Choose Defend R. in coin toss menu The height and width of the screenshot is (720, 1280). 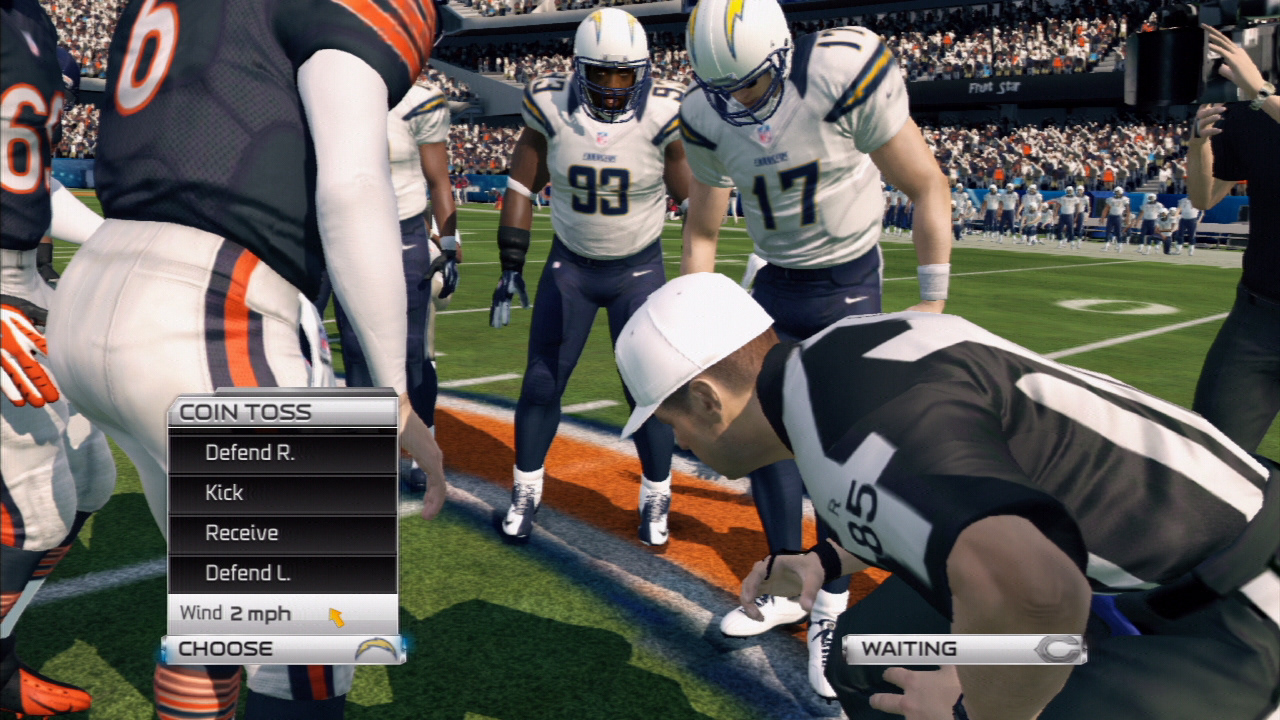(x=282, y=453)
